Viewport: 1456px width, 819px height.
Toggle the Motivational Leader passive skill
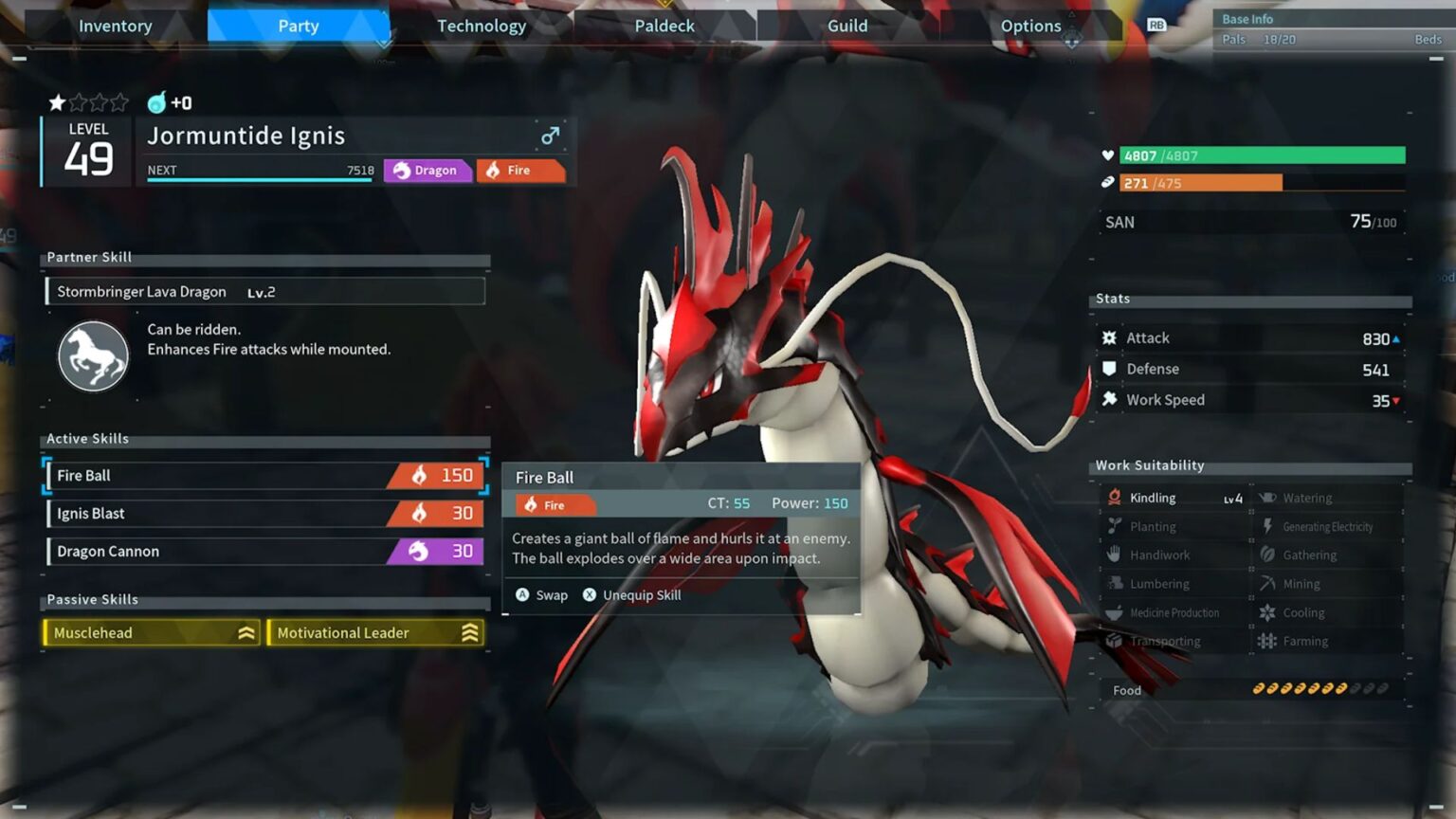[374, 632]
